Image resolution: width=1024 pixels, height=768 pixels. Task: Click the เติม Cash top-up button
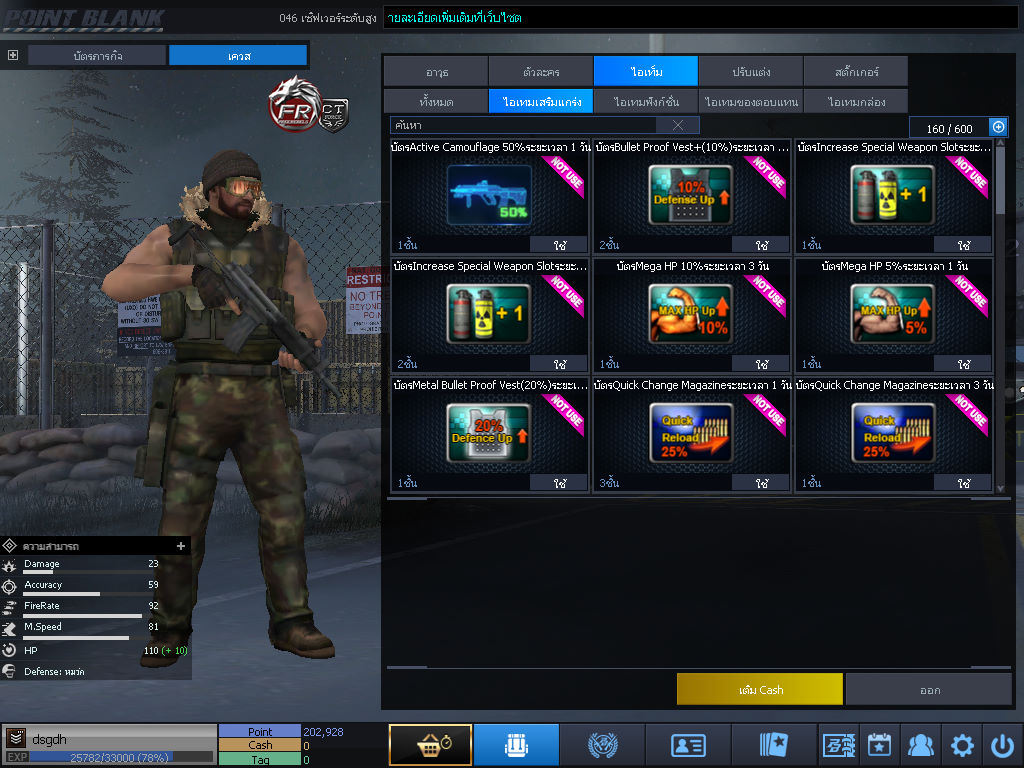[x=759, y=689]
